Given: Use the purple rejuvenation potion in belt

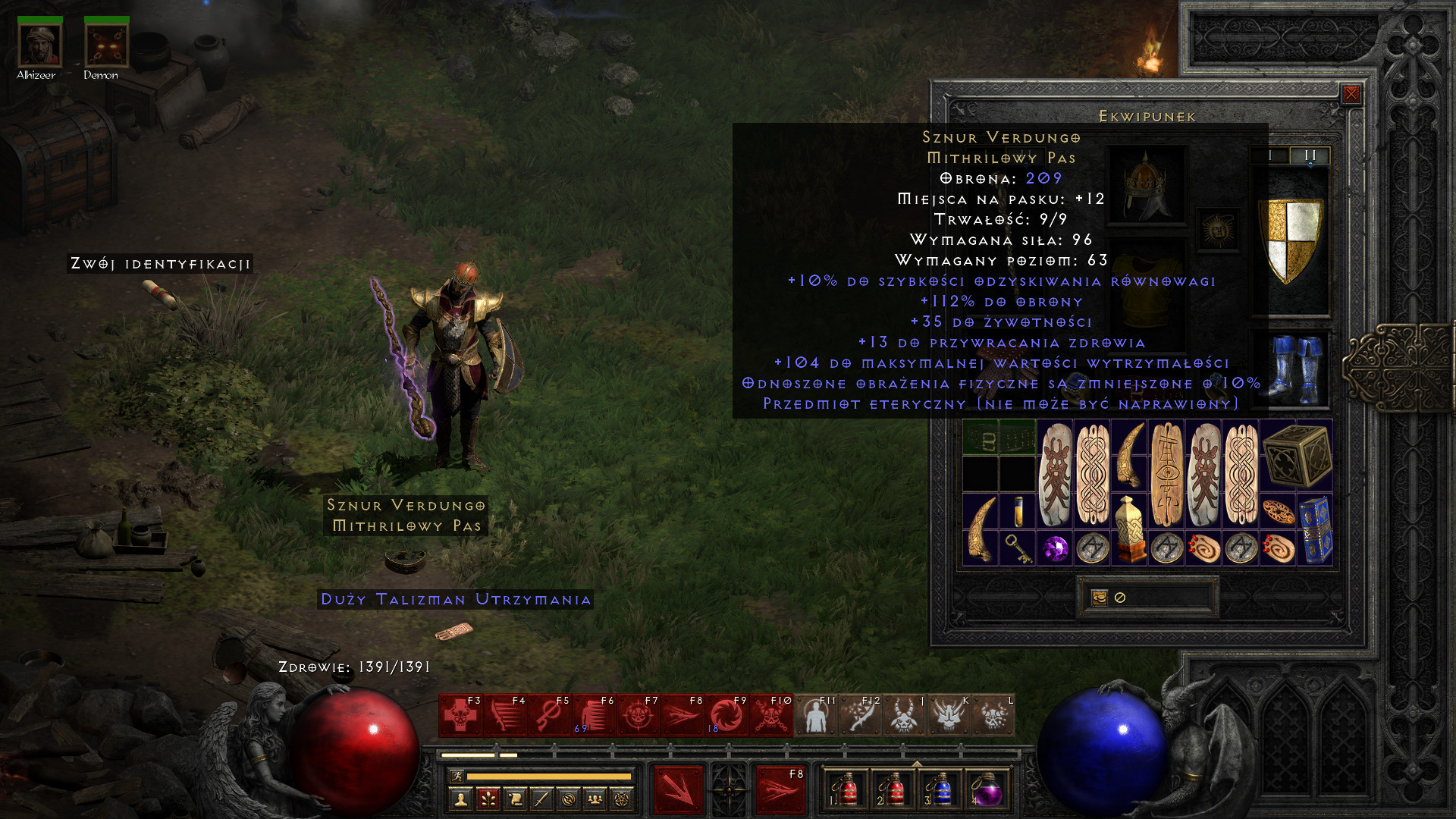Looking at the screenshot, I should point(987,790).
